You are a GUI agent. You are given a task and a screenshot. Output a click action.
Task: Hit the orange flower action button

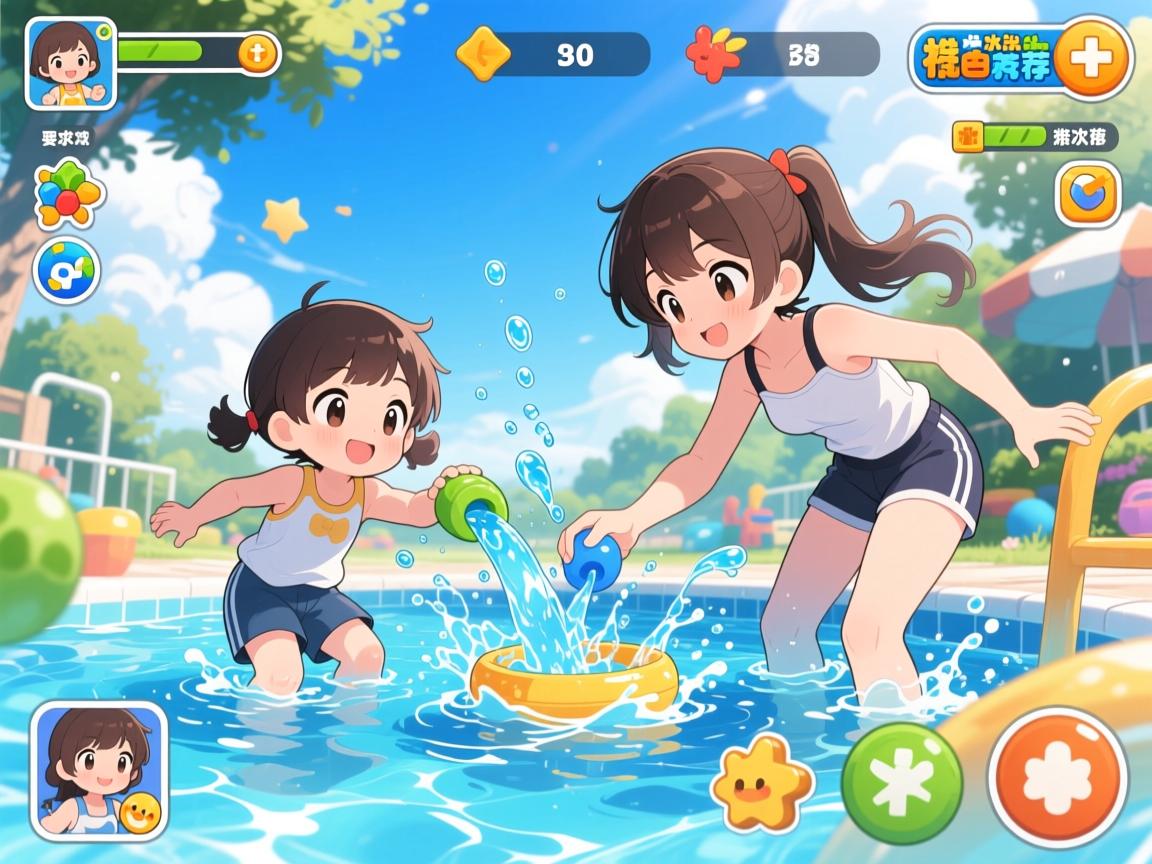point(1058,777)
